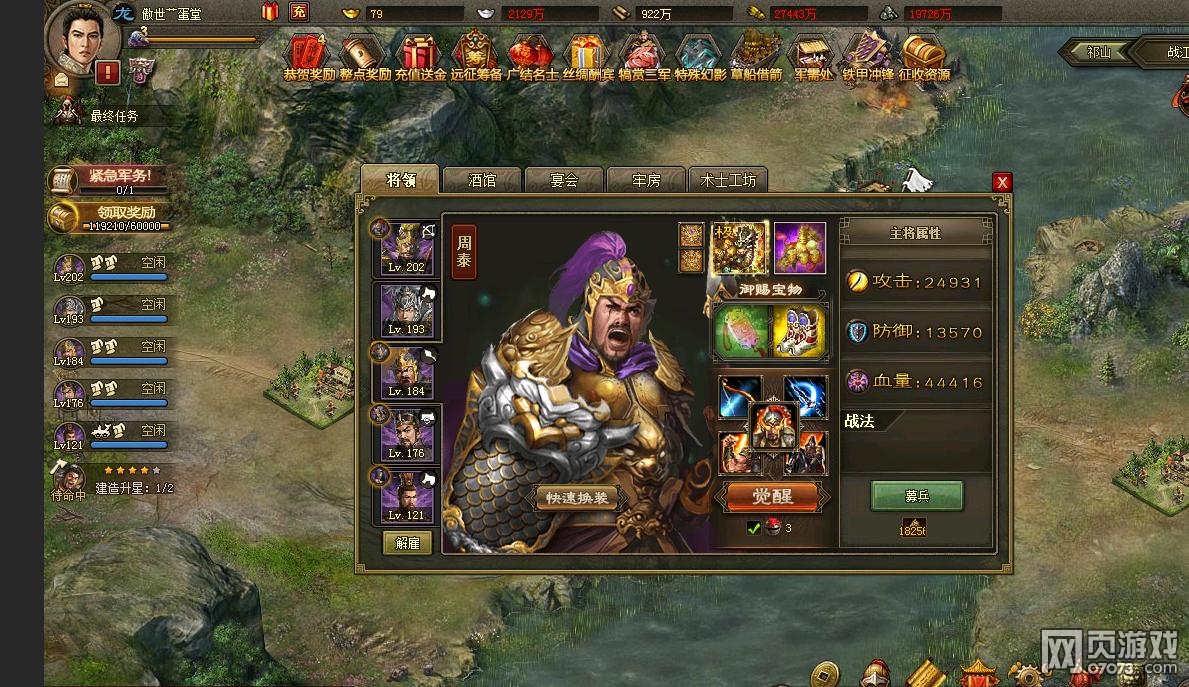The height and width of the screenshot is (687, 1189).
Task: Select the 牢房 tab
Action: tap(646, 180)
